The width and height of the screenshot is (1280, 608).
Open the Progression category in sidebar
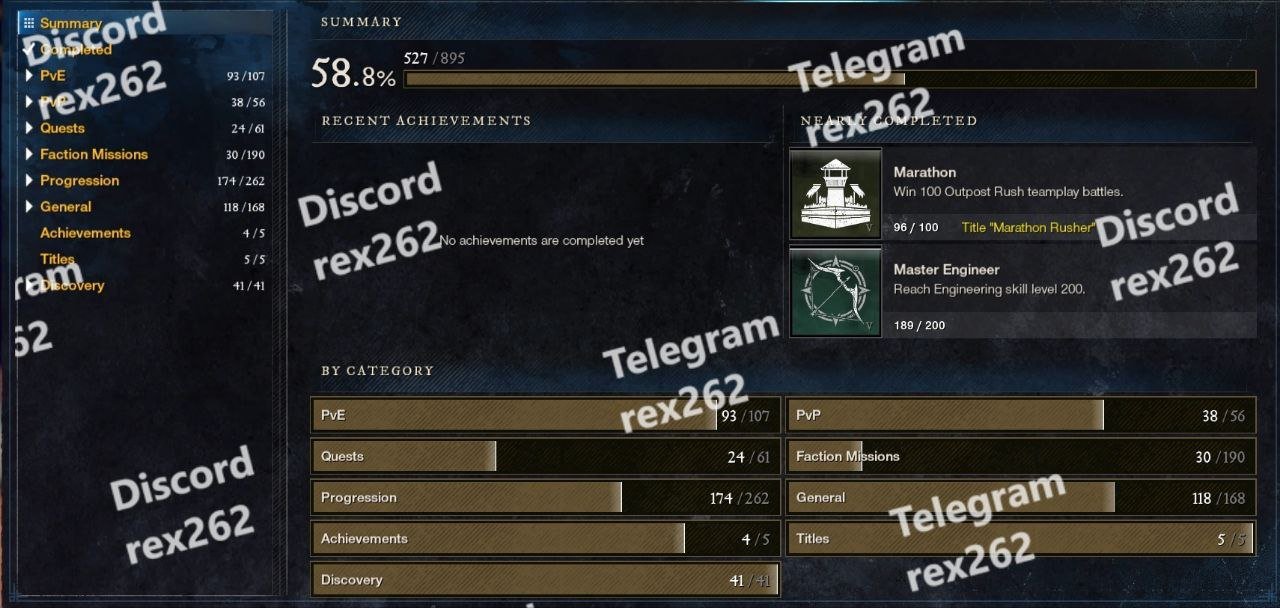(79, 180)
